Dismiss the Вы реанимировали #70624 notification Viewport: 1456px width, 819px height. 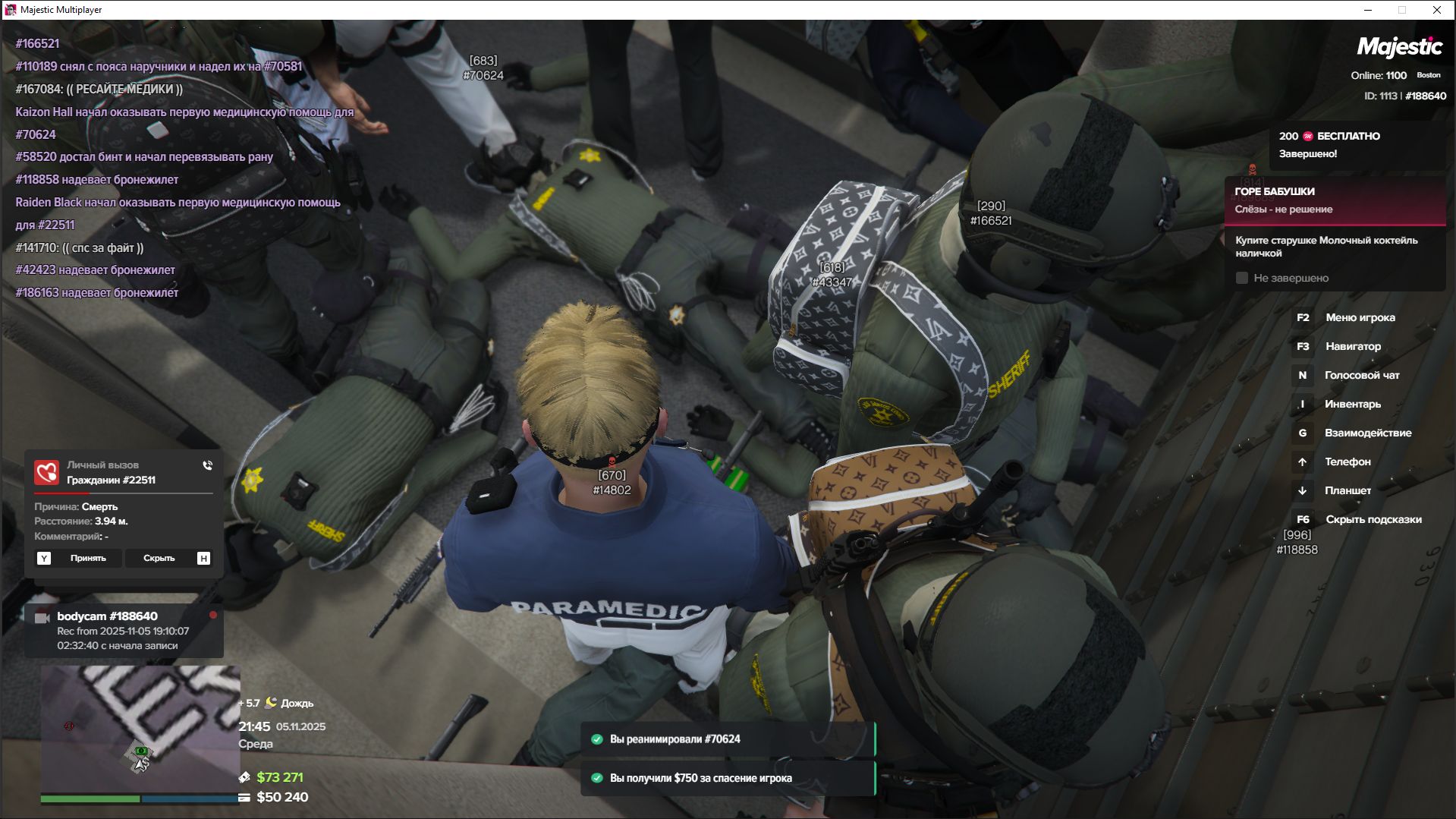point(728,739)
